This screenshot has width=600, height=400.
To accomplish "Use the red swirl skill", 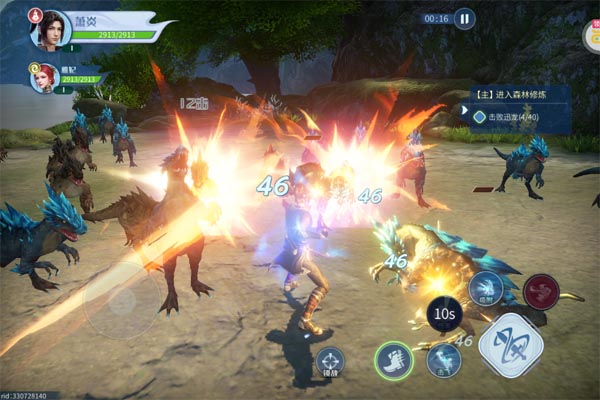I will pos(541,292).
